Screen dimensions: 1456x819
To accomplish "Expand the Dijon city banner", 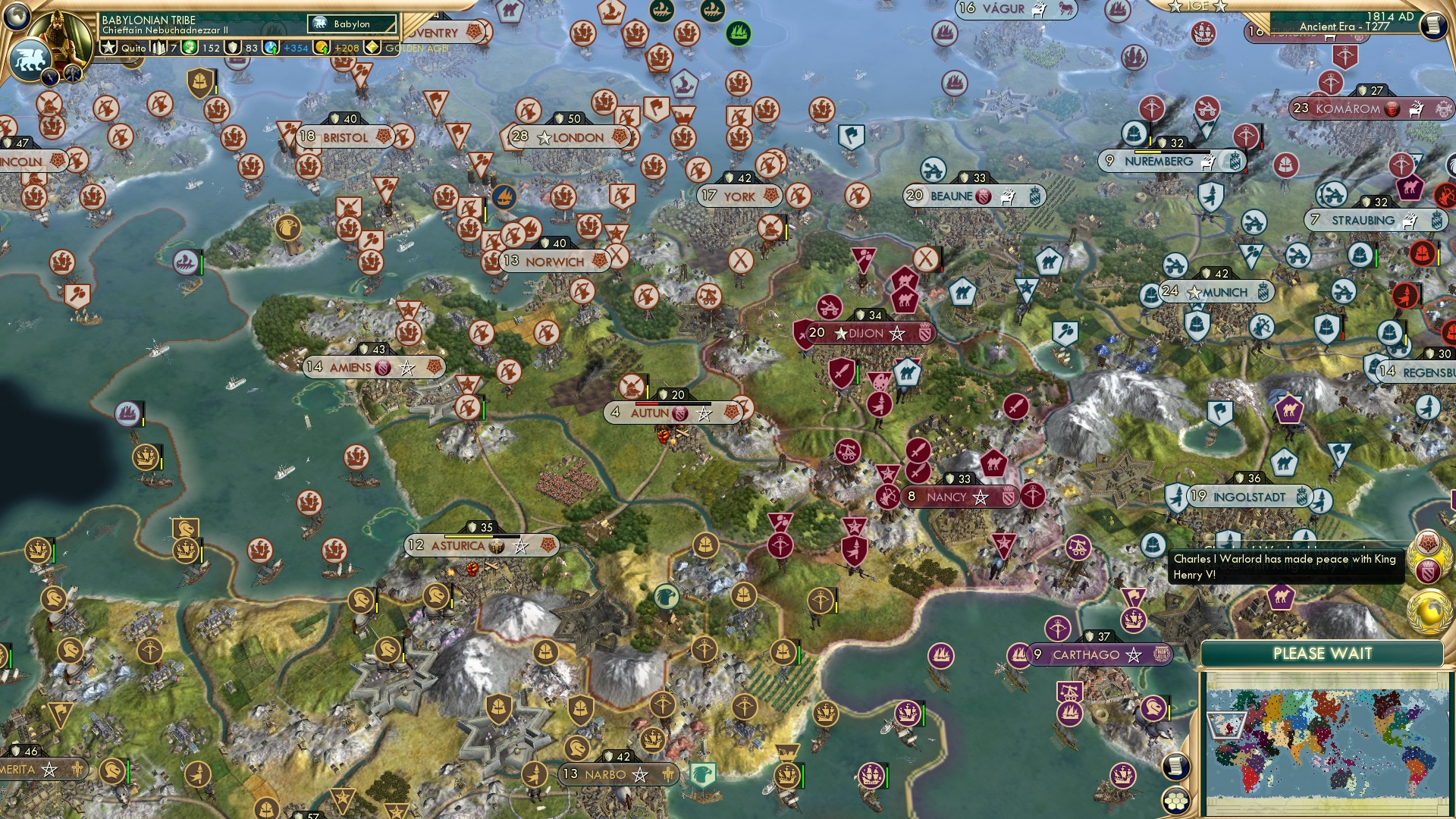I will click(x=864, y=332).
